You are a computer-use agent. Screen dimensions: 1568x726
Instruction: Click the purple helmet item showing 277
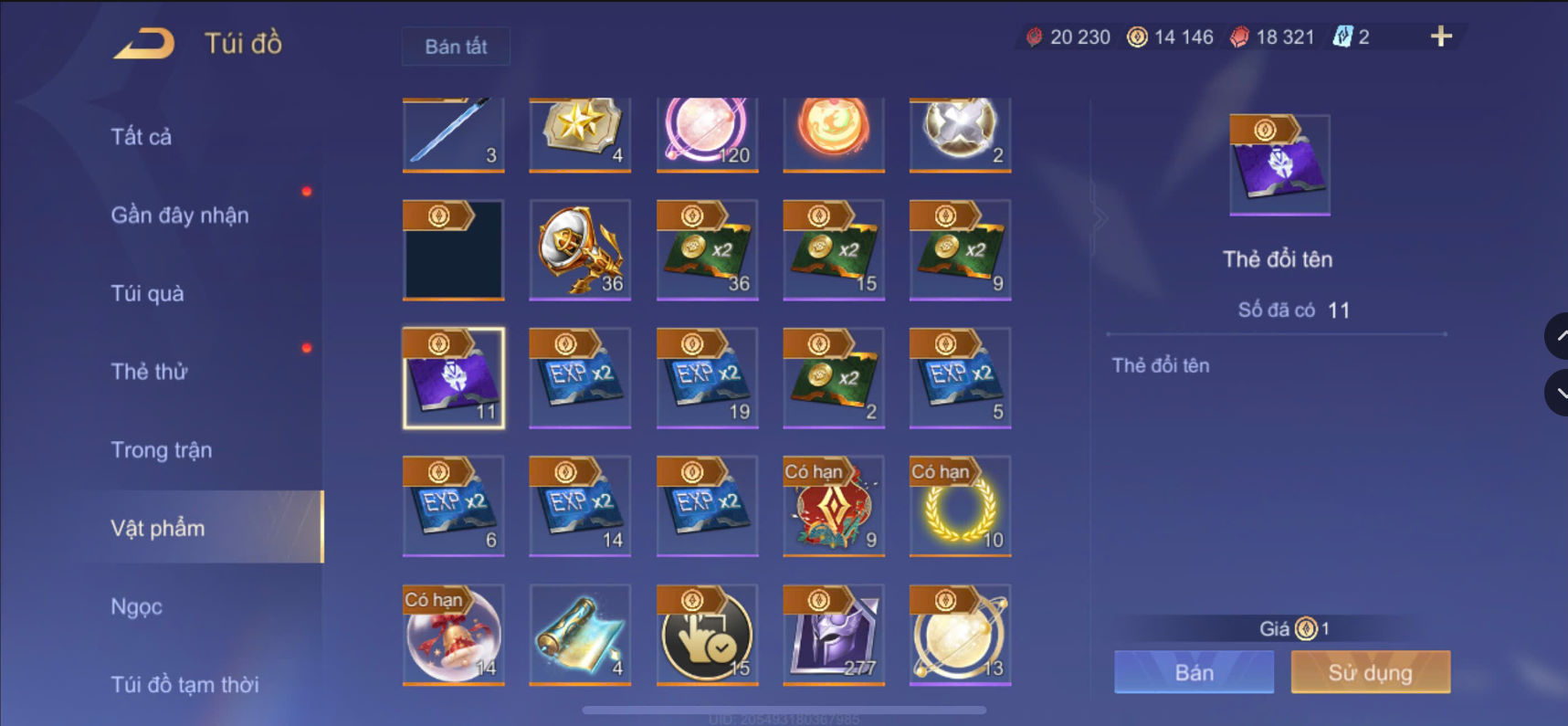(833, 634)
